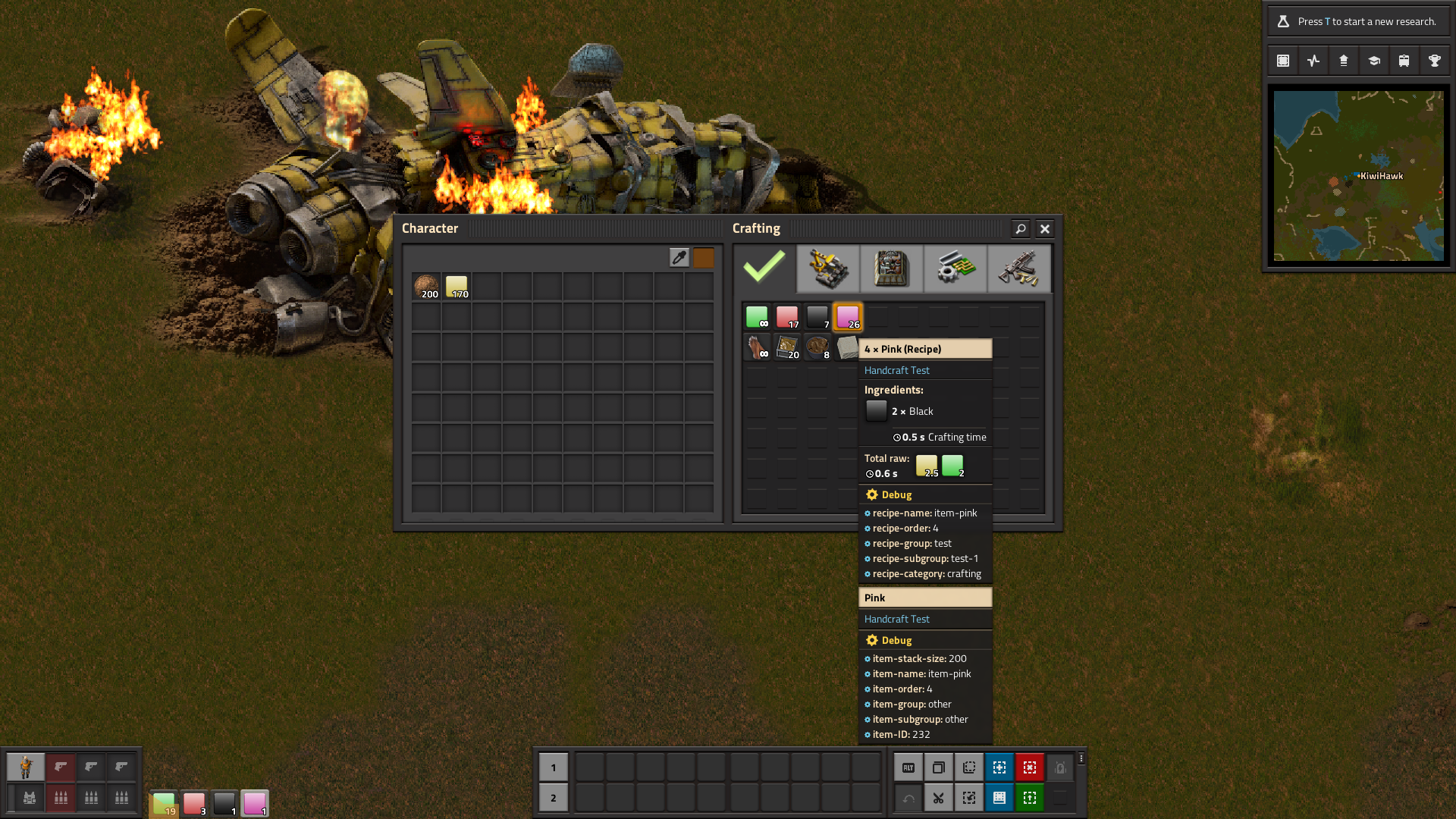This screenshot has height=819, width=1456.
Task: Craft the black item recipe
Action: coord(817,316)
